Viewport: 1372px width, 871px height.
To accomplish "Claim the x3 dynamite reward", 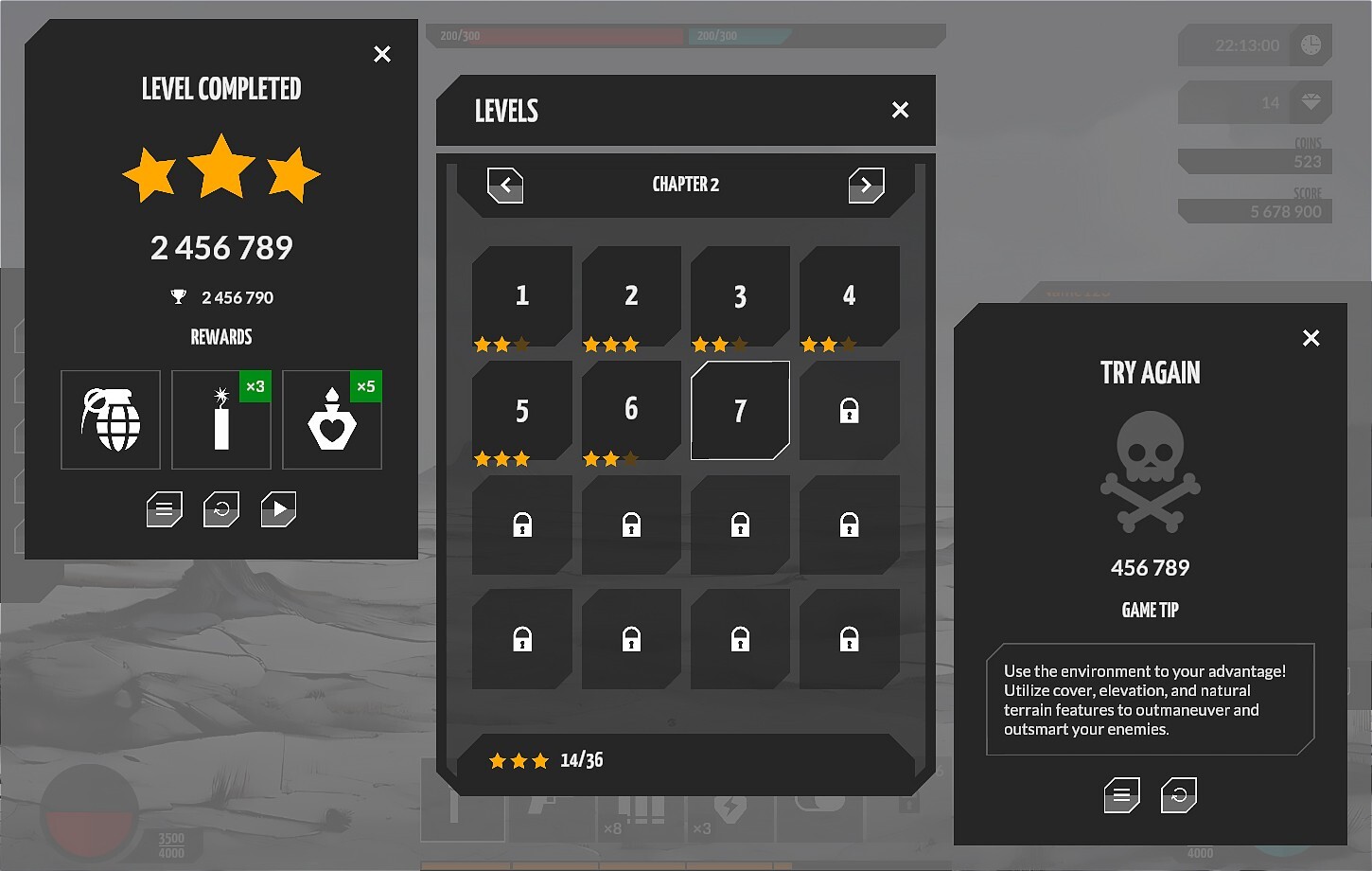I will 221,419.
